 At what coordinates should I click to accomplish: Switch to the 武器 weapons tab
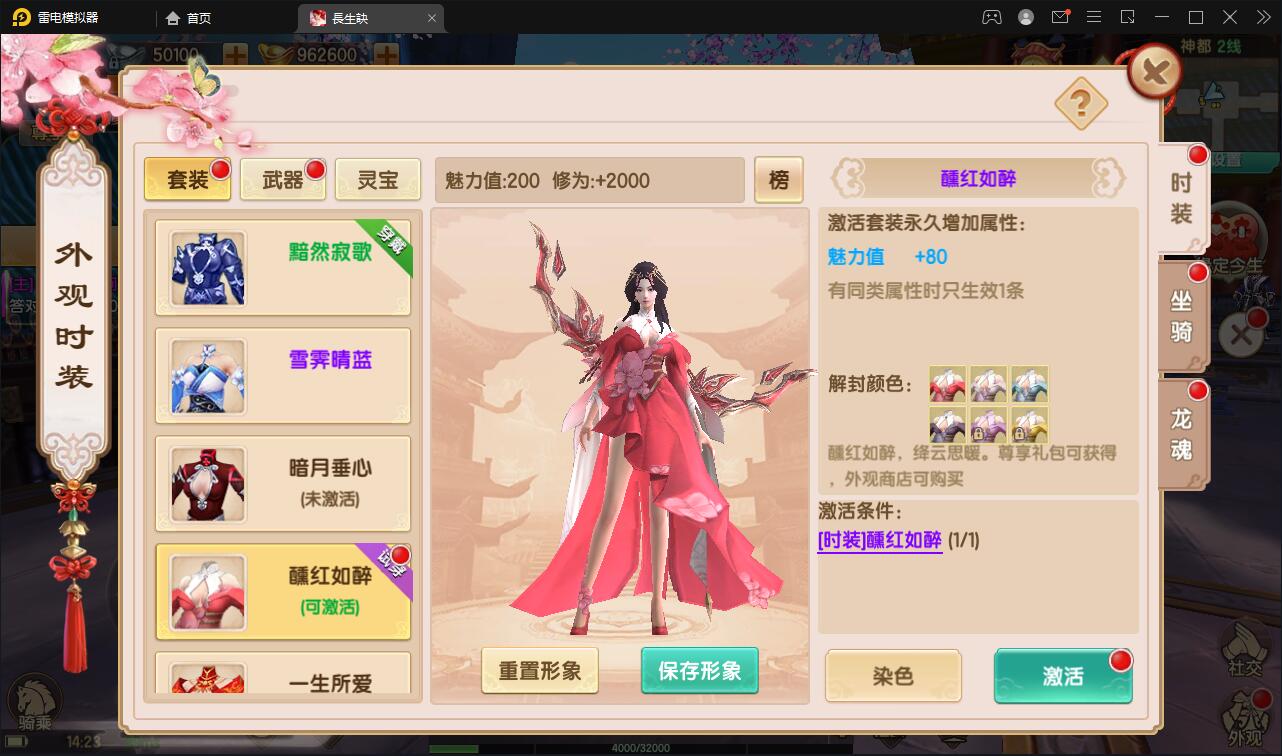click(x=282, y=180)
